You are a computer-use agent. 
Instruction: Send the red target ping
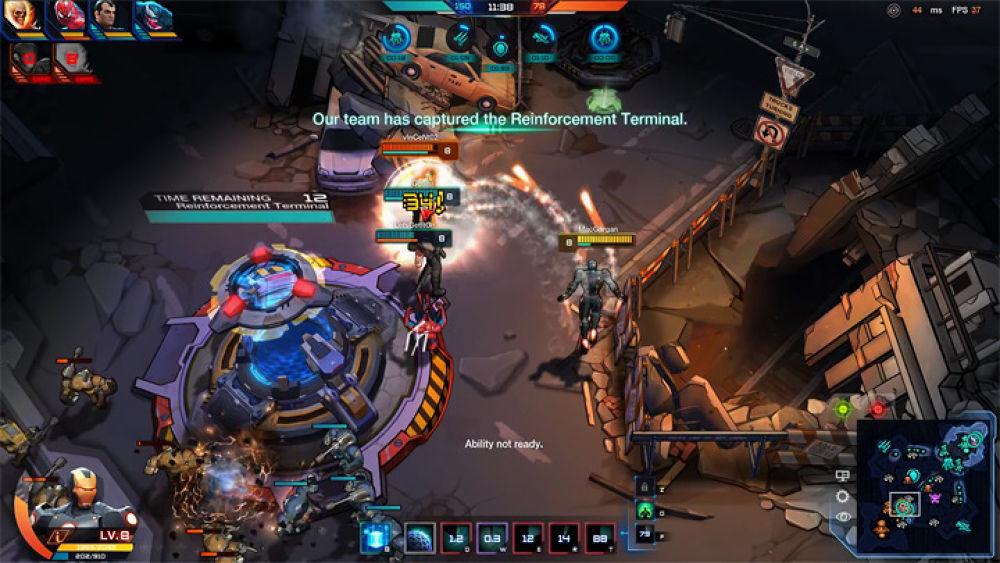pos(878,409)
